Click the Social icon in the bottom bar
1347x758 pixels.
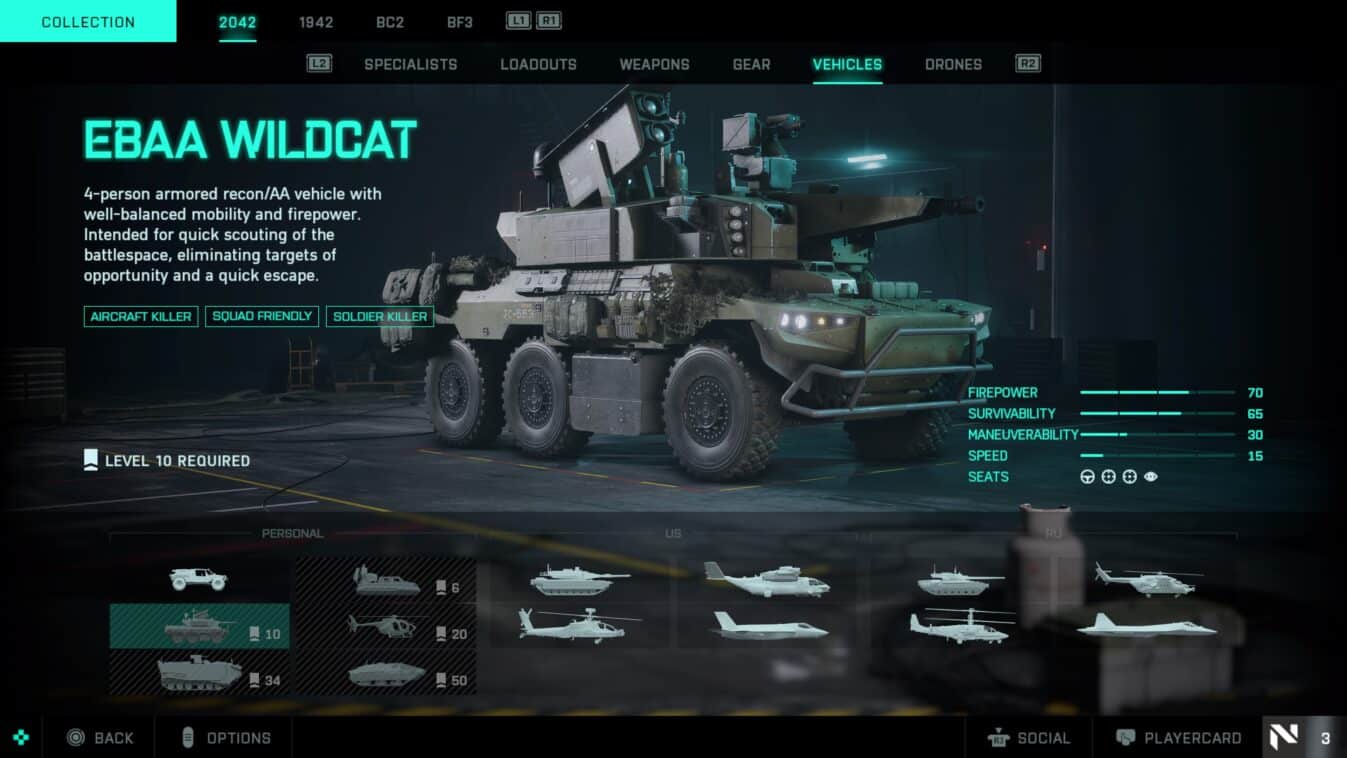click(x=999, y=738)
